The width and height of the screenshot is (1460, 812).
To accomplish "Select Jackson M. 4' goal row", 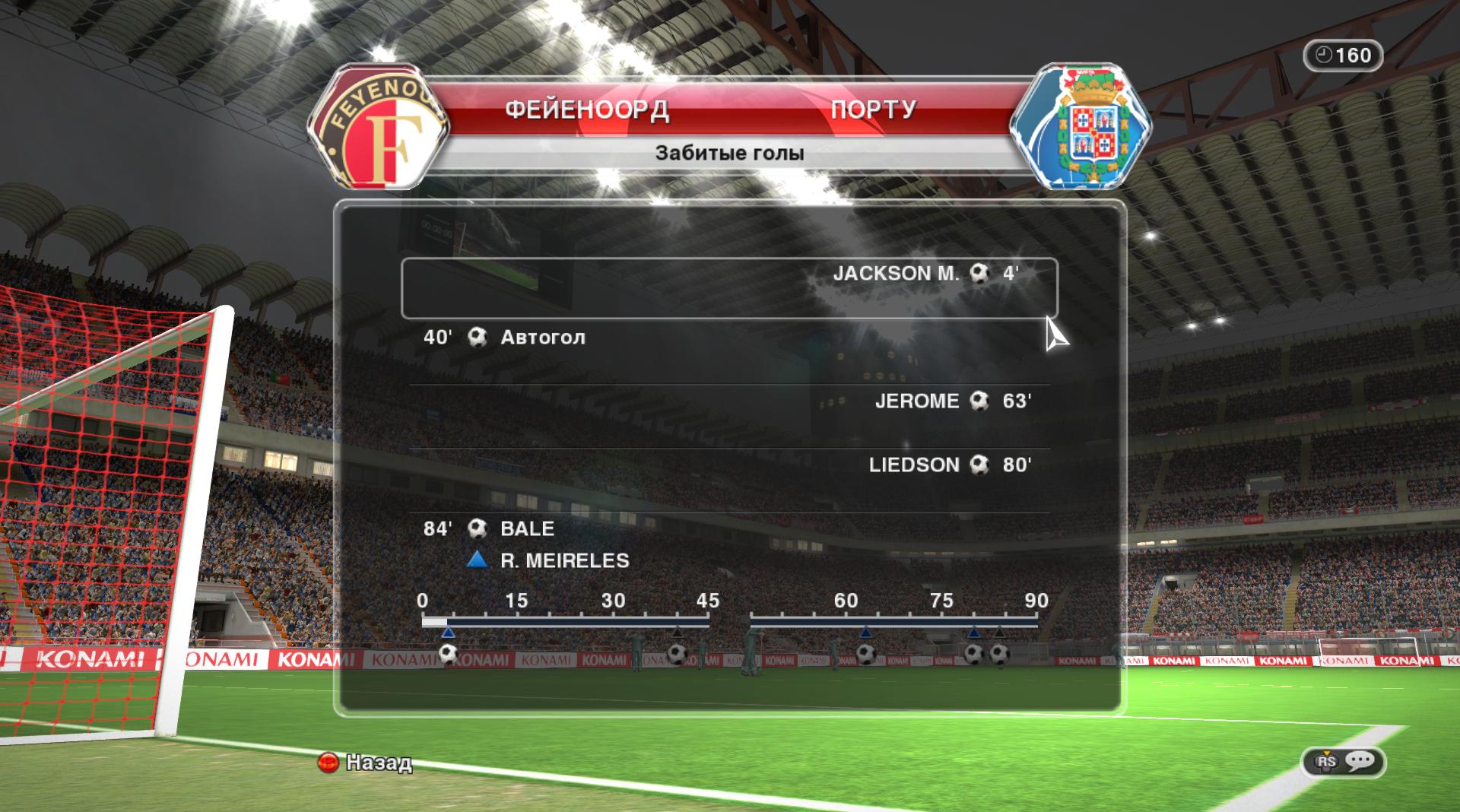I will point(728,287).
